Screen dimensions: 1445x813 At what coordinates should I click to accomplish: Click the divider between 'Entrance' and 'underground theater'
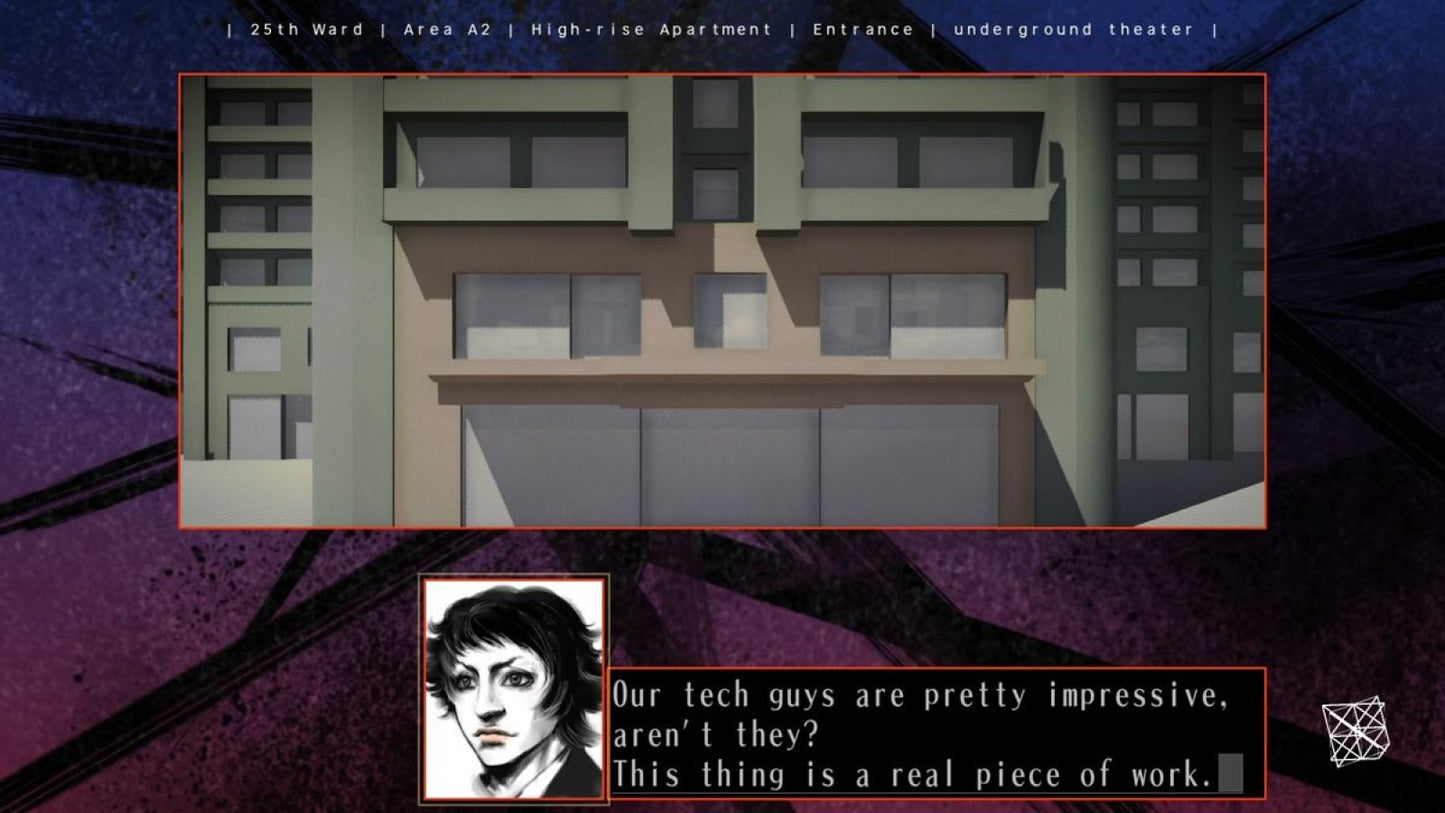click(935, 29)
